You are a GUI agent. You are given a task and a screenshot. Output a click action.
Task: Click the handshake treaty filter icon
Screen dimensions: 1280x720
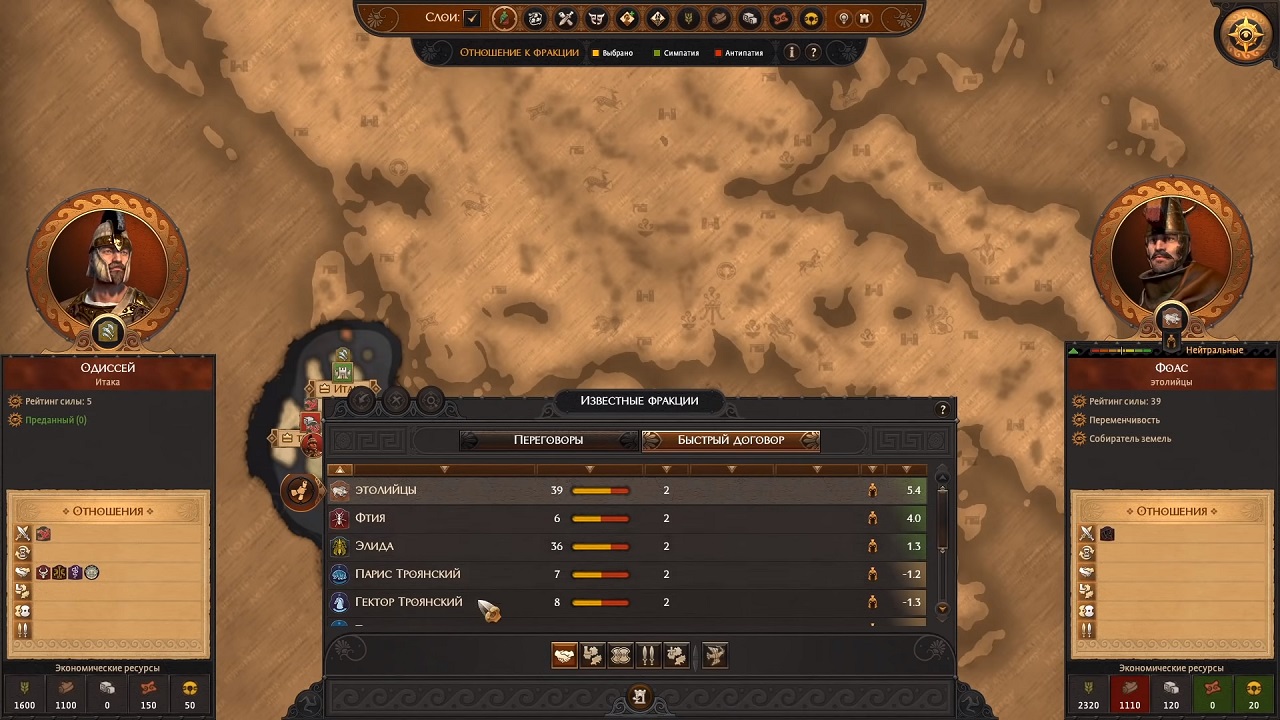[565, 655]
